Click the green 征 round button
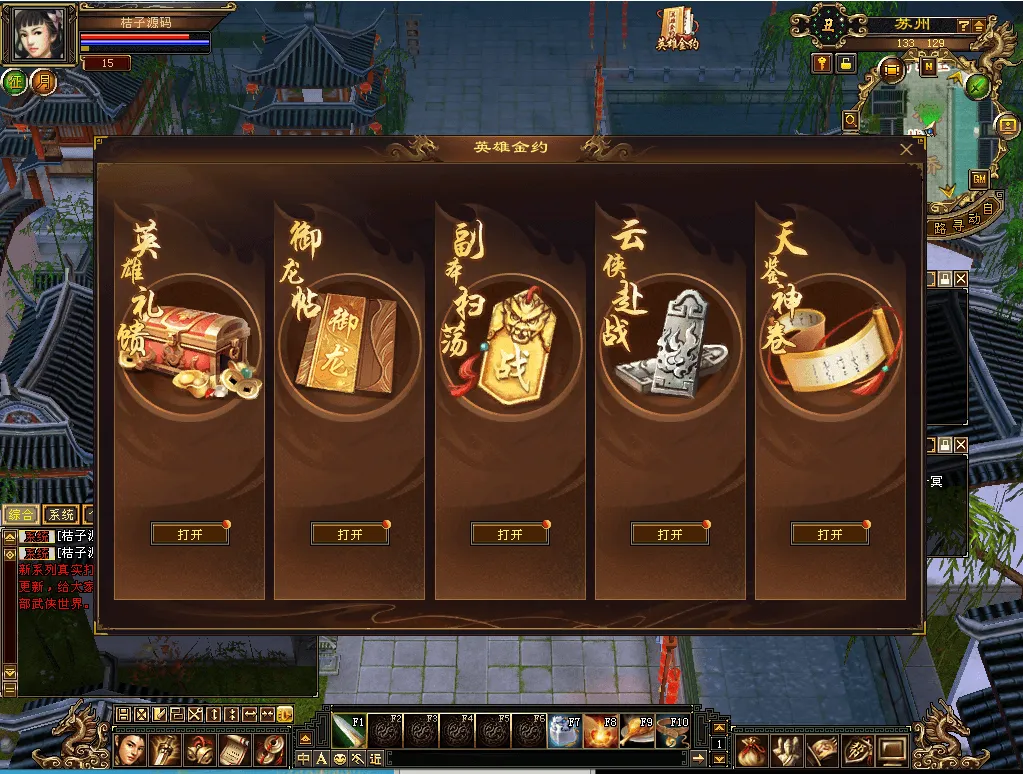The width and height of the screenshot is (1023, 774). (15, 81)
